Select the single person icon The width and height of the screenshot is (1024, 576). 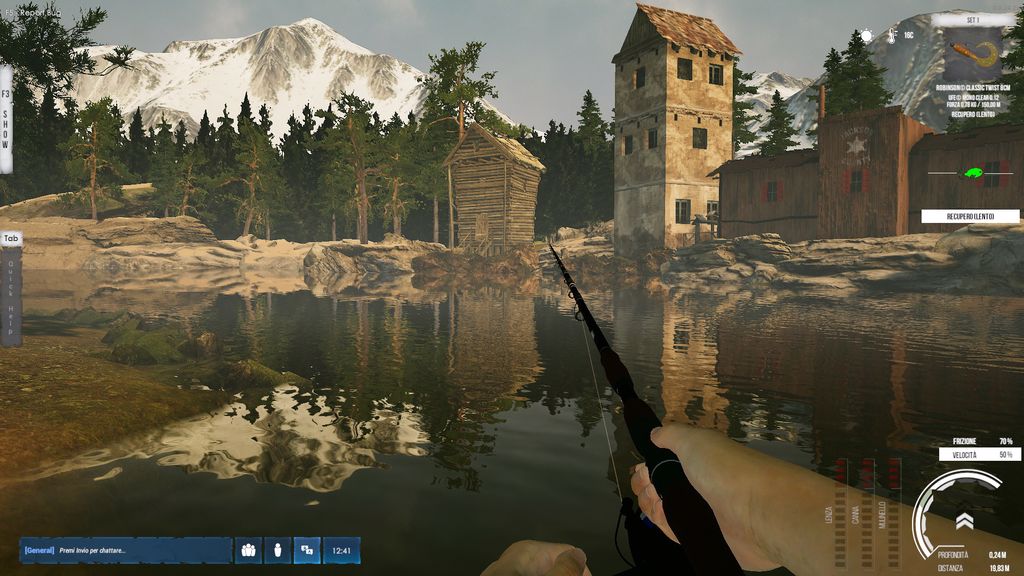[278, 550]
